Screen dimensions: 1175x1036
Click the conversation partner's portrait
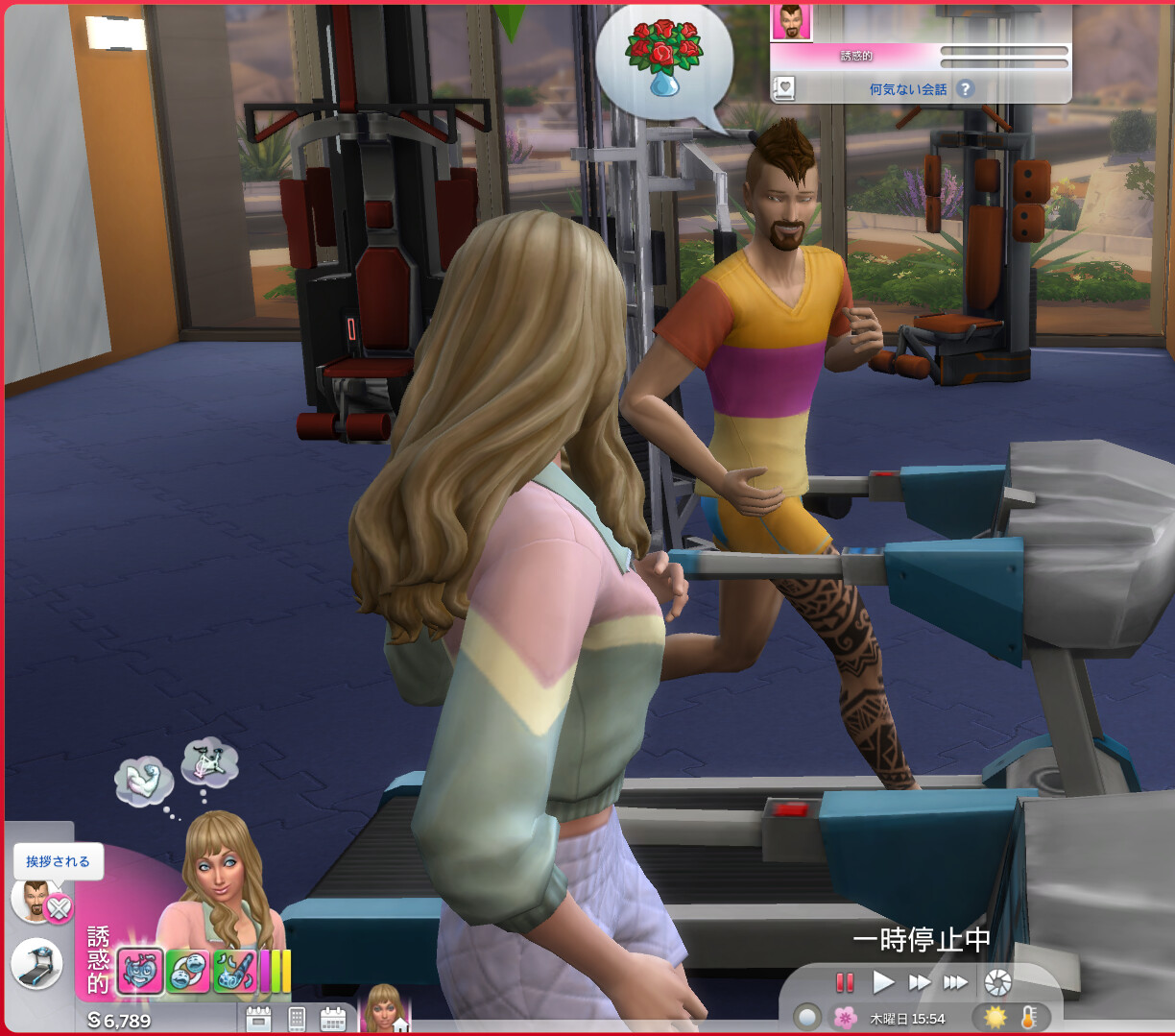(x=792, y=21)
